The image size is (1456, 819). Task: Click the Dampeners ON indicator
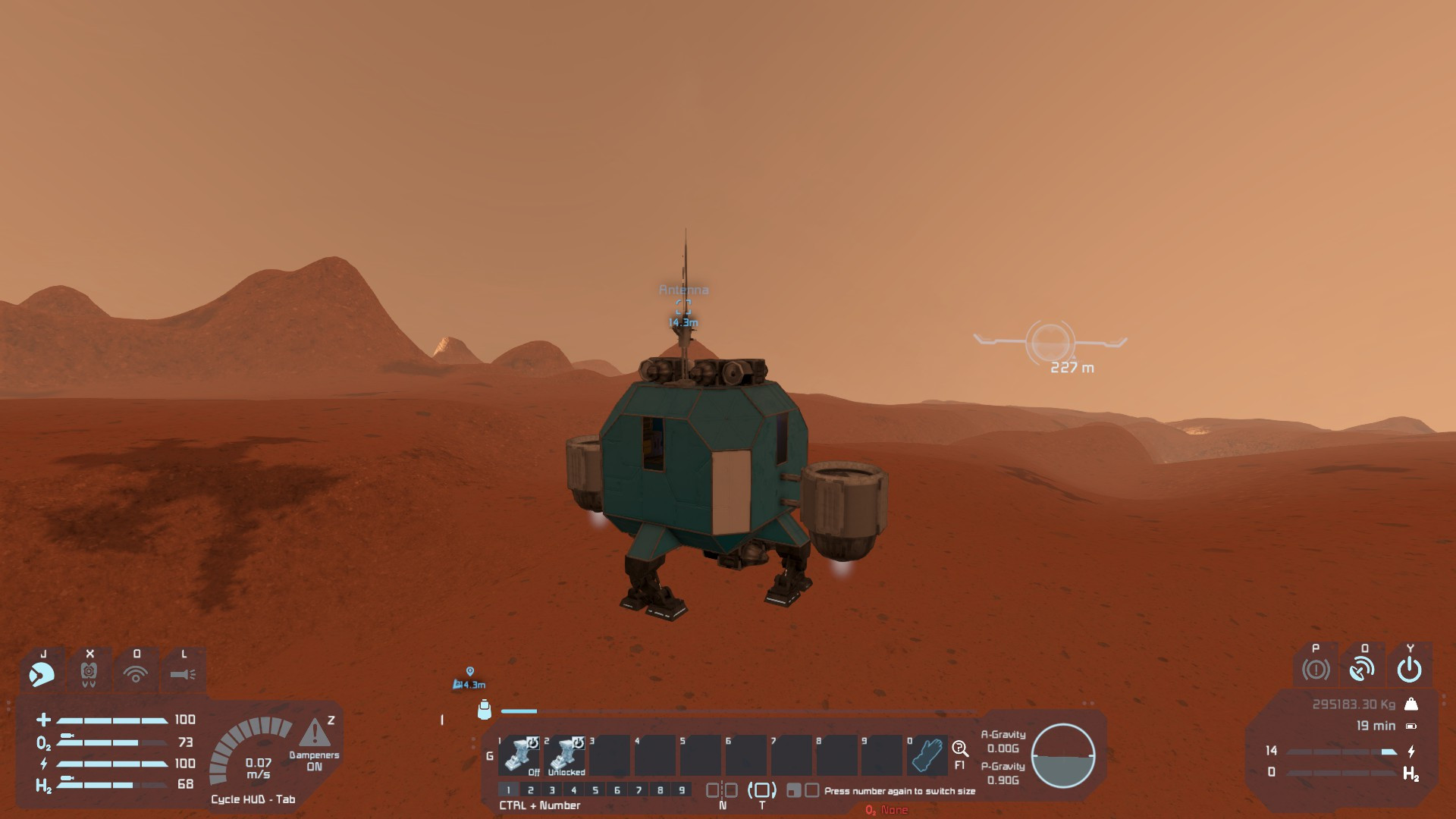[314, 760]
